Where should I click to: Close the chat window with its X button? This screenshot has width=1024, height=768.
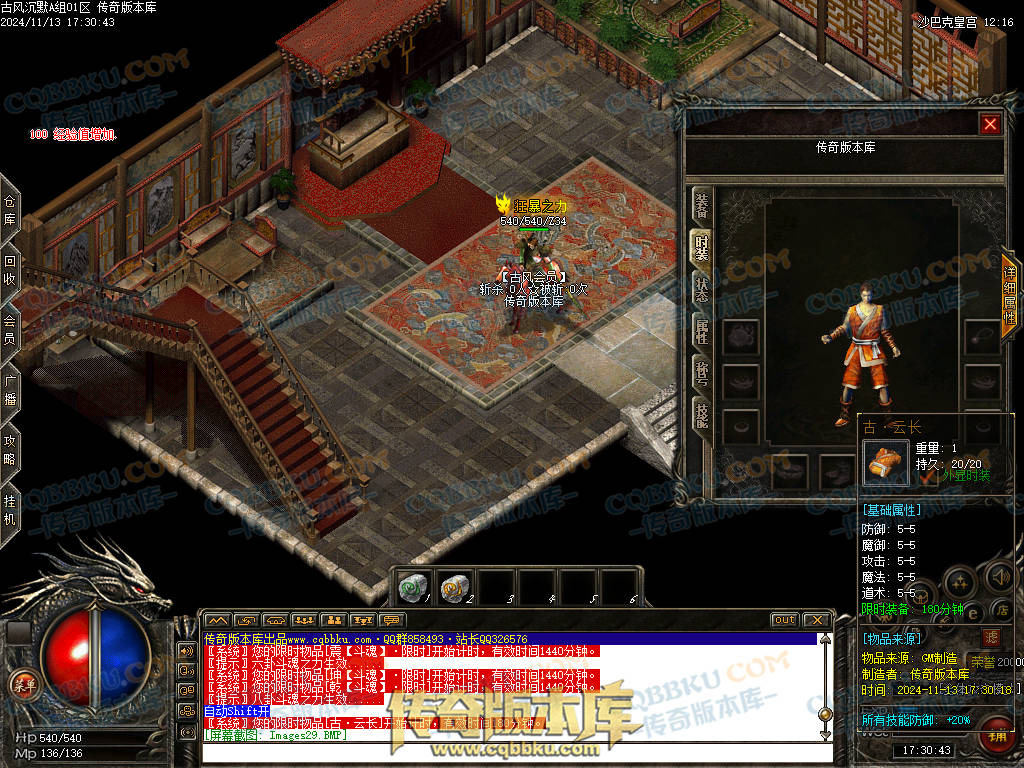(816, 620)
